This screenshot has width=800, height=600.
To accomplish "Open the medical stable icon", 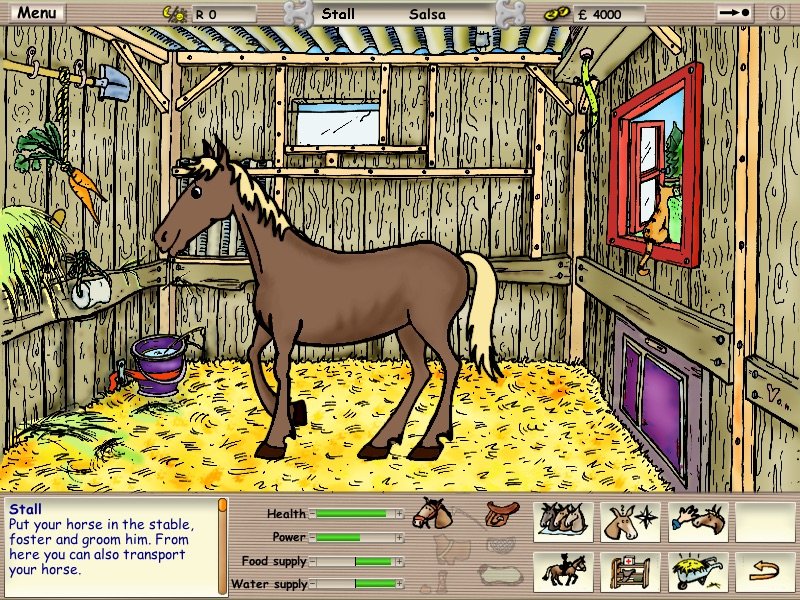I will [x=632, y=572].
